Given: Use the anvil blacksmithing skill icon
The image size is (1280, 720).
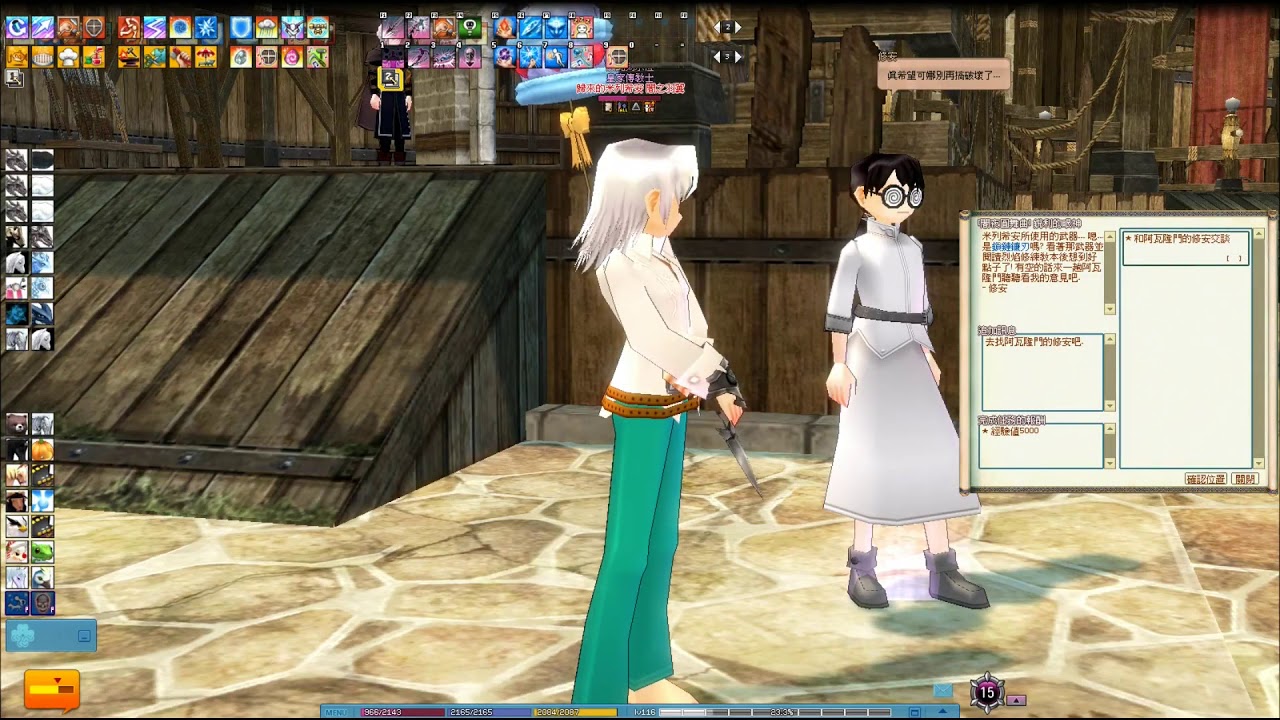Looking at the screenshot, I should pyautogui.click(x=129, y=57).
